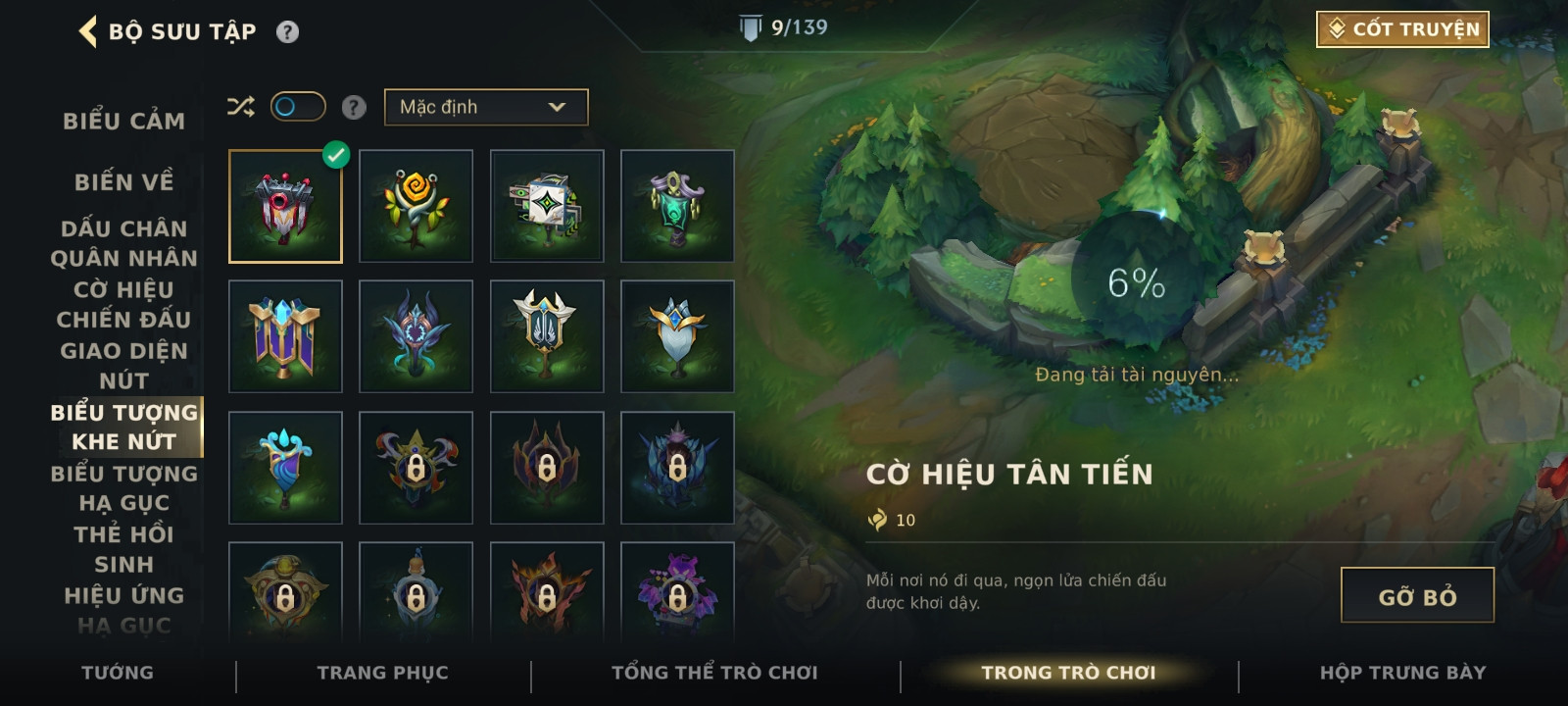
Task: Open the Cốt Truyện button
Action: [x=1402, y=29]
